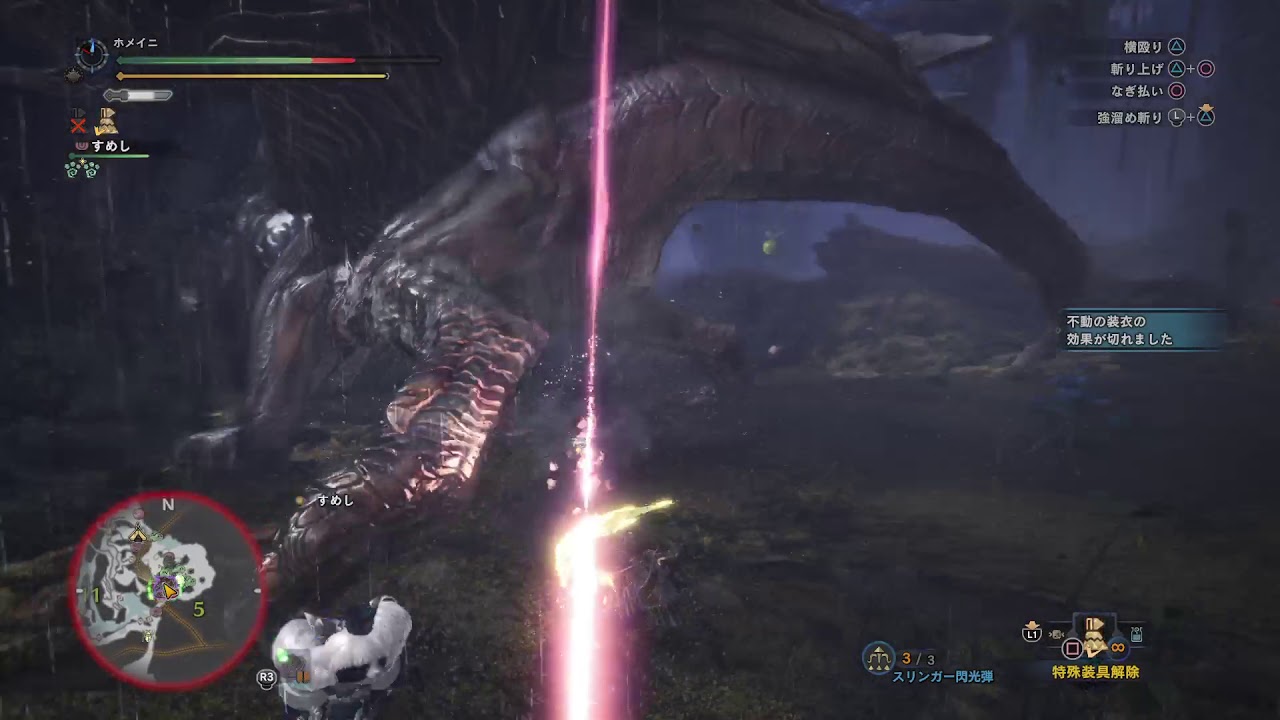Toggle the 特殊装具解除 special gear release
The image size is (1280, 720).
click(x=1096, y=671)
